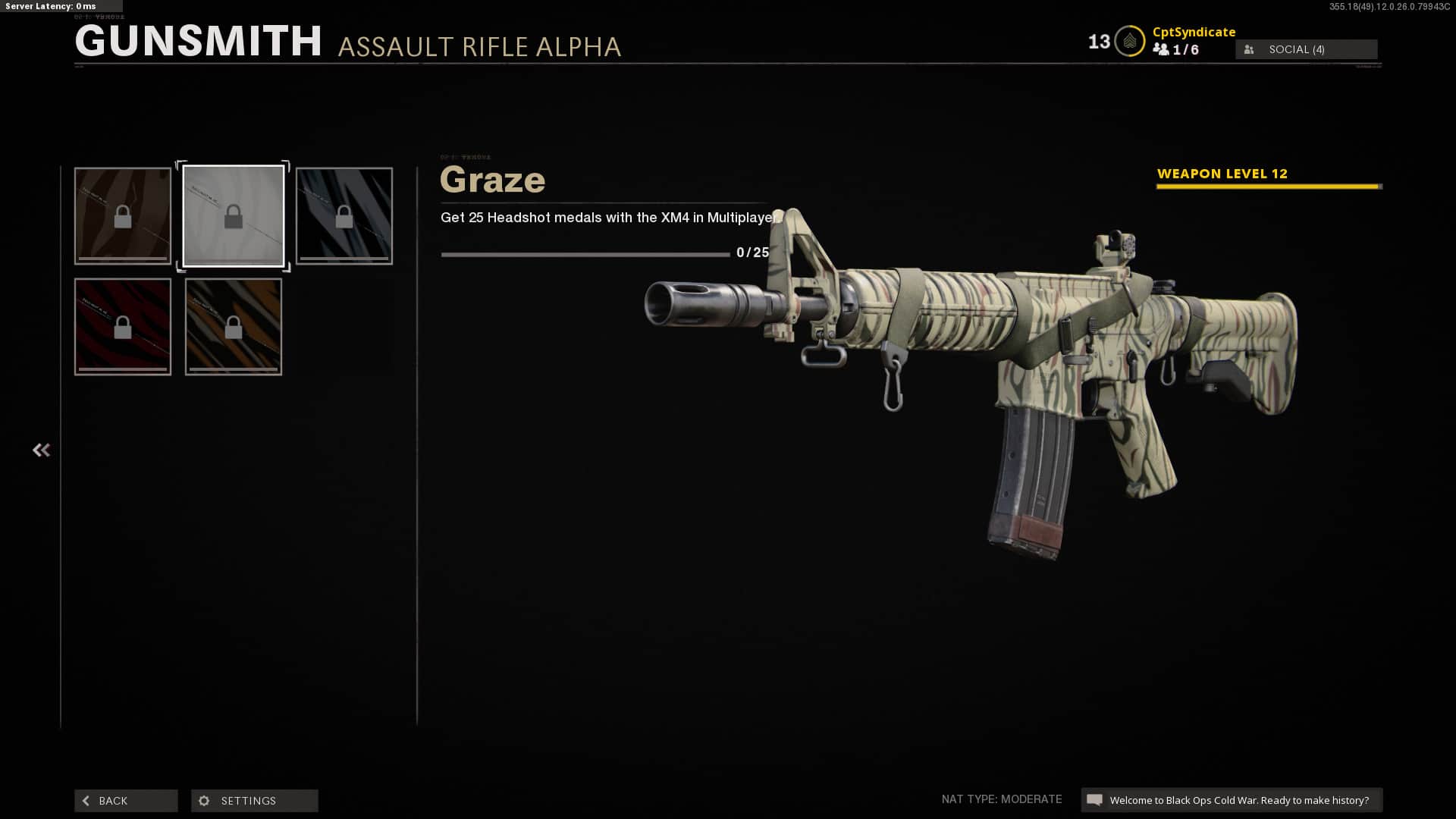Open the chat message box
This screenshot has width=1456, height=819.
click(1232, 800)
